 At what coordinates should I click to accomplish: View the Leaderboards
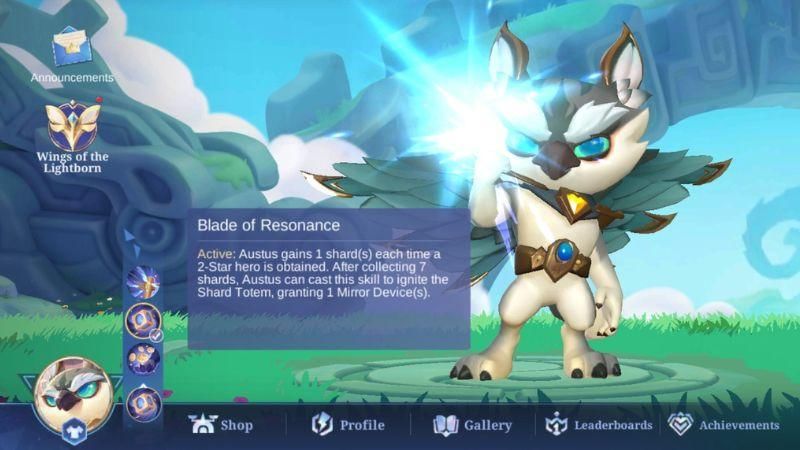click(599, 425)
